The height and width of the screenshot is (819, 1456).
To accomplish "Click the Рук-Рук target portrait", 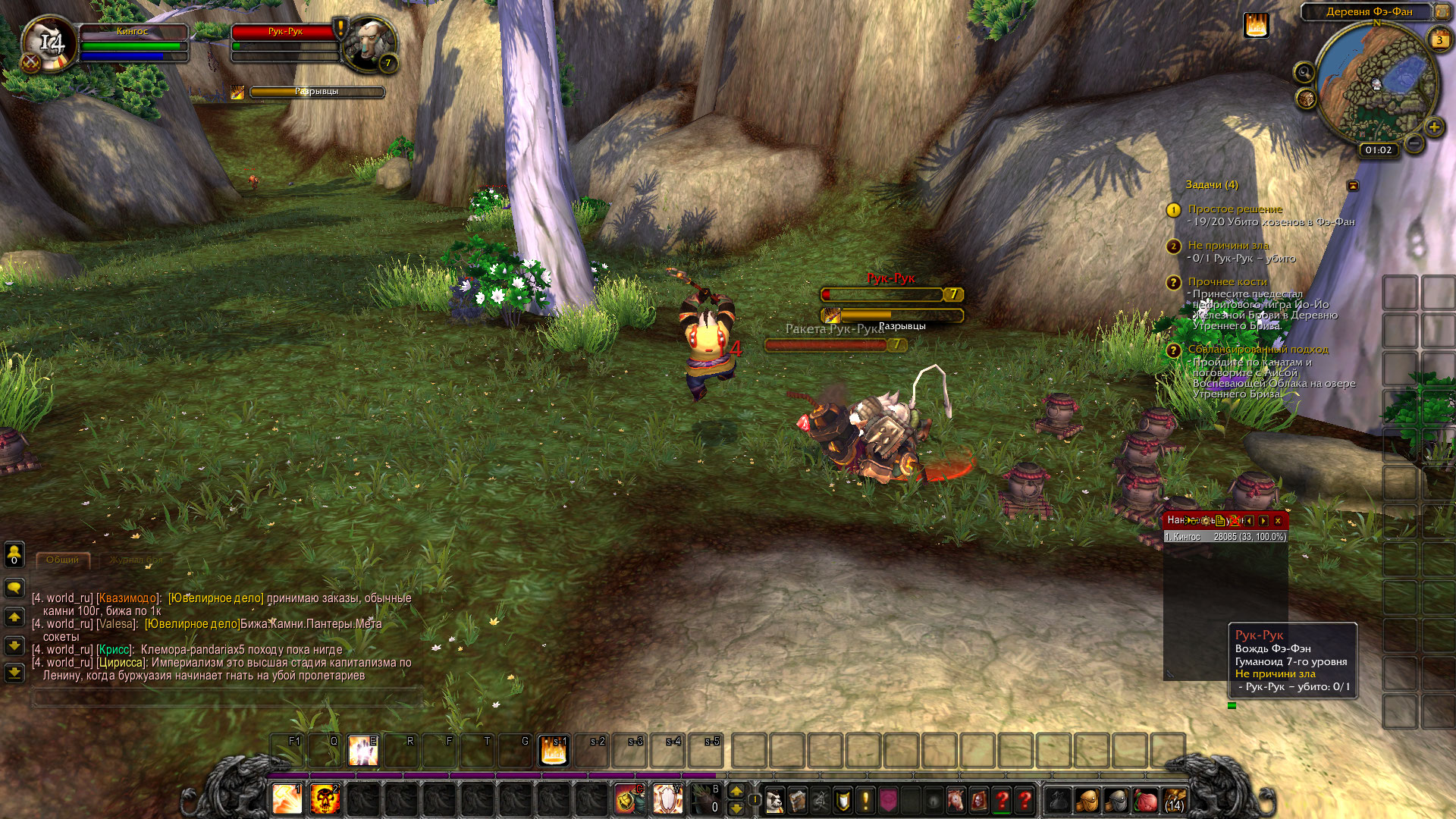I will point(369,43).
